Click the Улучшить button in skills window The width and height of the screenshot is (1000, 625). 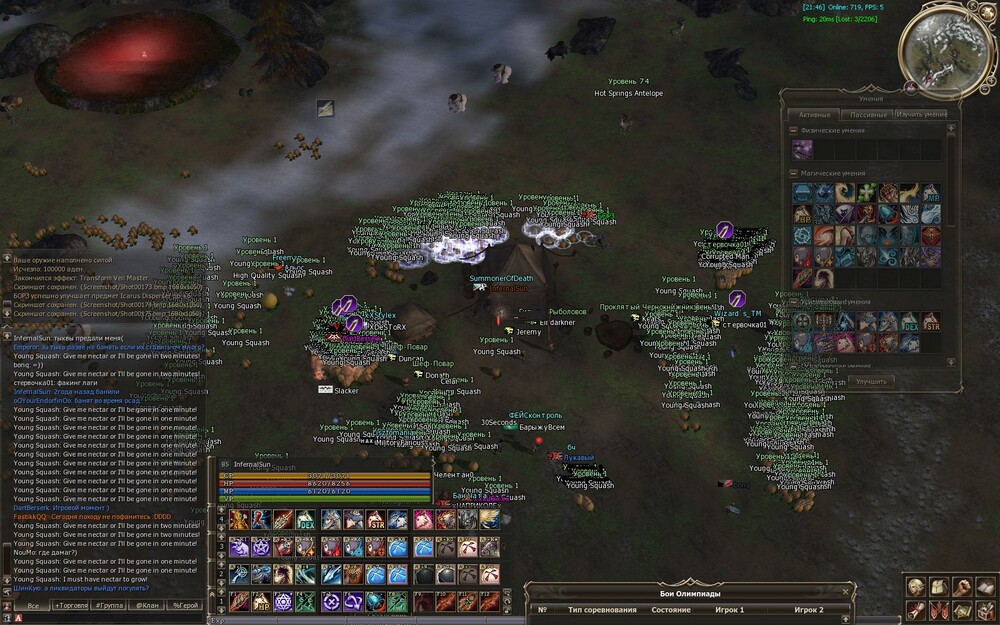(x=869, y=381)
